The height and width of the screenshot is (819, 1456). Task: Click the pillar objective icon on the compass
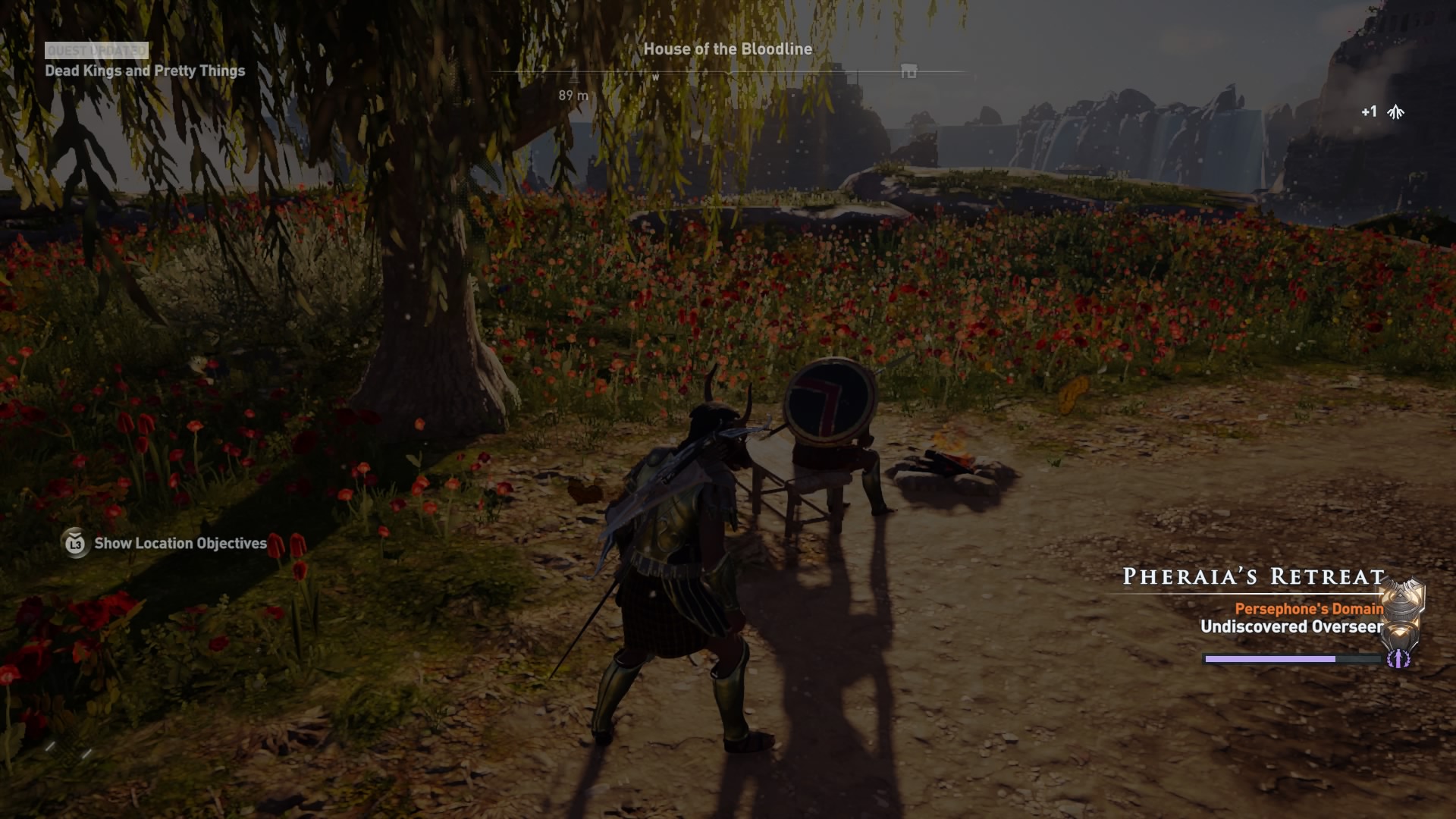575,74
